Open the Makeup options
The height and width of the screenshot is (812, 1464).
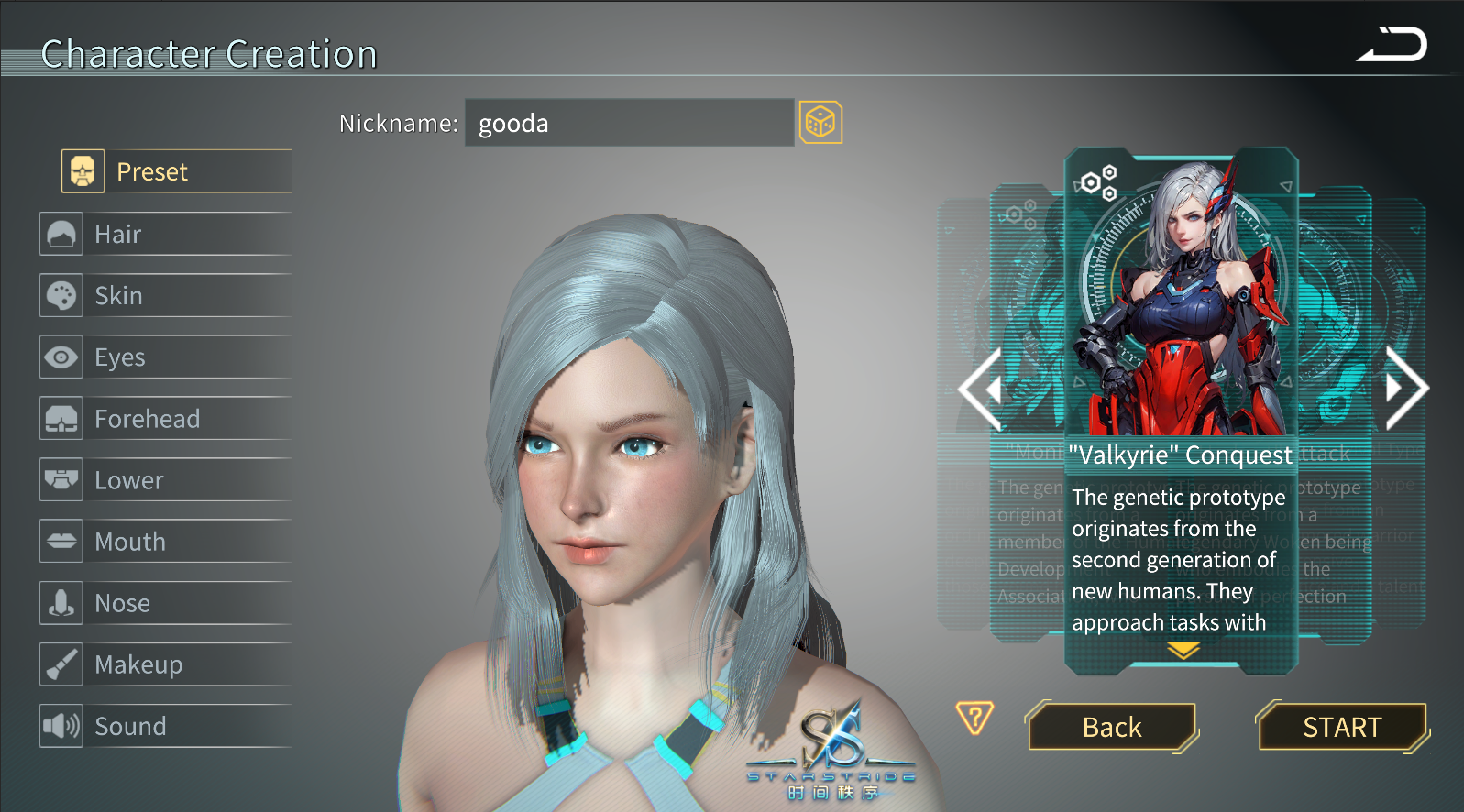point(165,664)
